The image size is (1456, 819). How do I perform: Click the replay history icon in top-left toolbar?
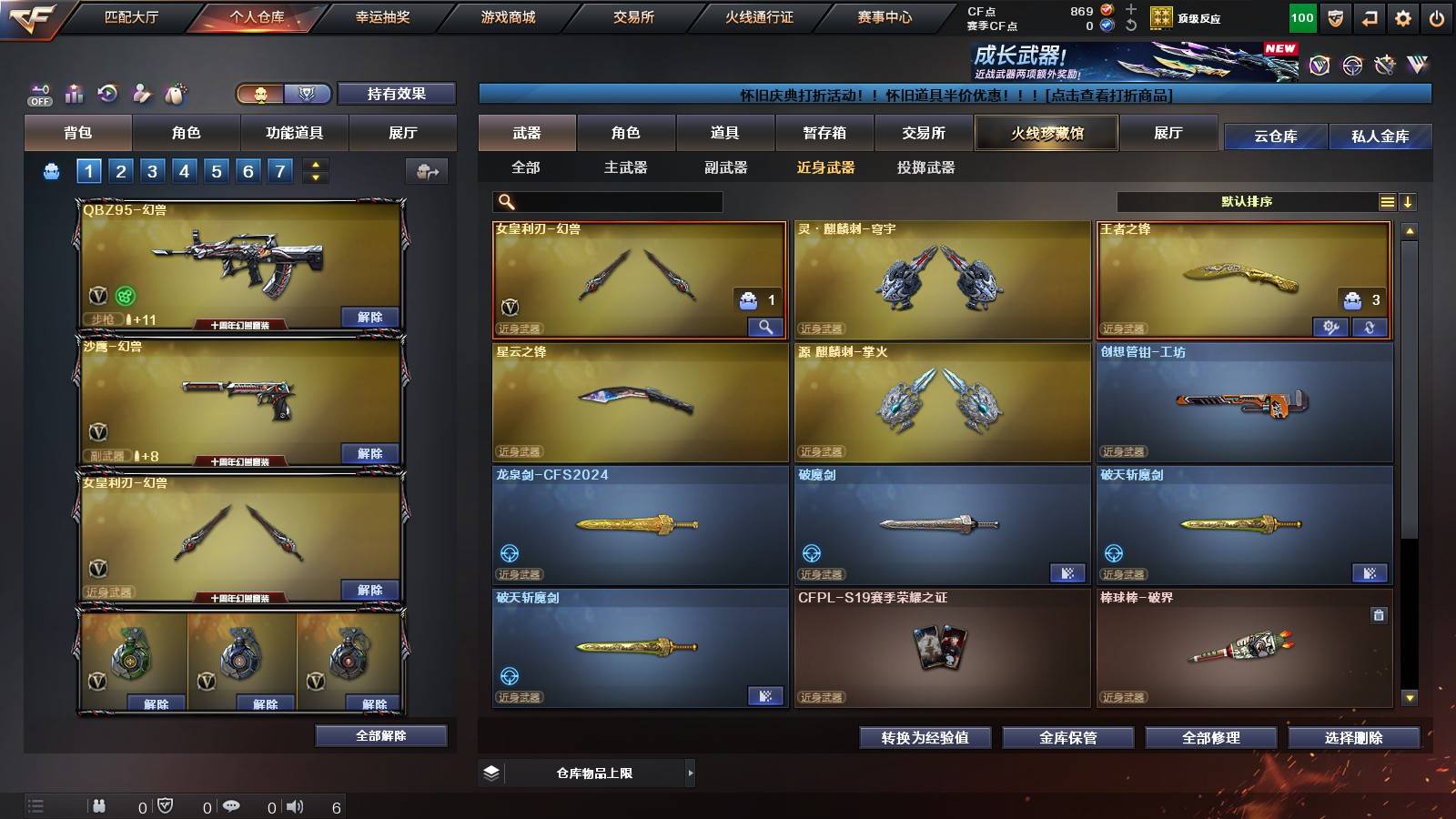pos(109,93)
